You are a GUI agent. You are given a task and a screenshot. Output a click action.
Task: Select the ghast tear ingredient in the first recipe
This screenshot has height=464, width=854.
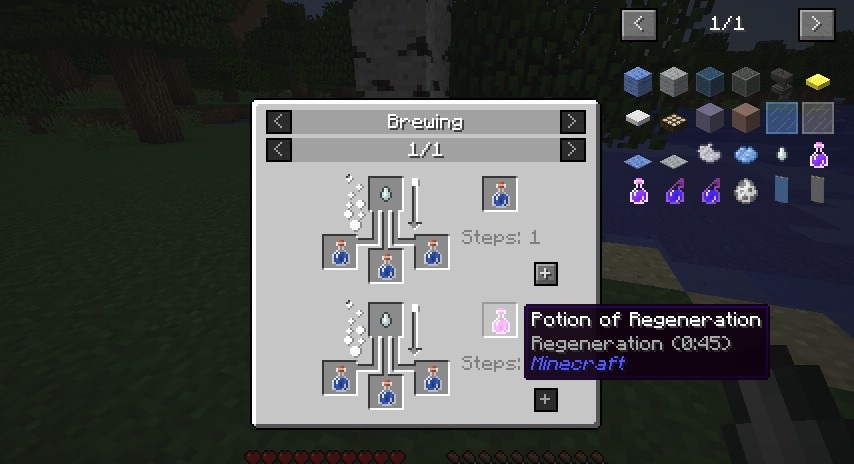(x=386, y=193)
